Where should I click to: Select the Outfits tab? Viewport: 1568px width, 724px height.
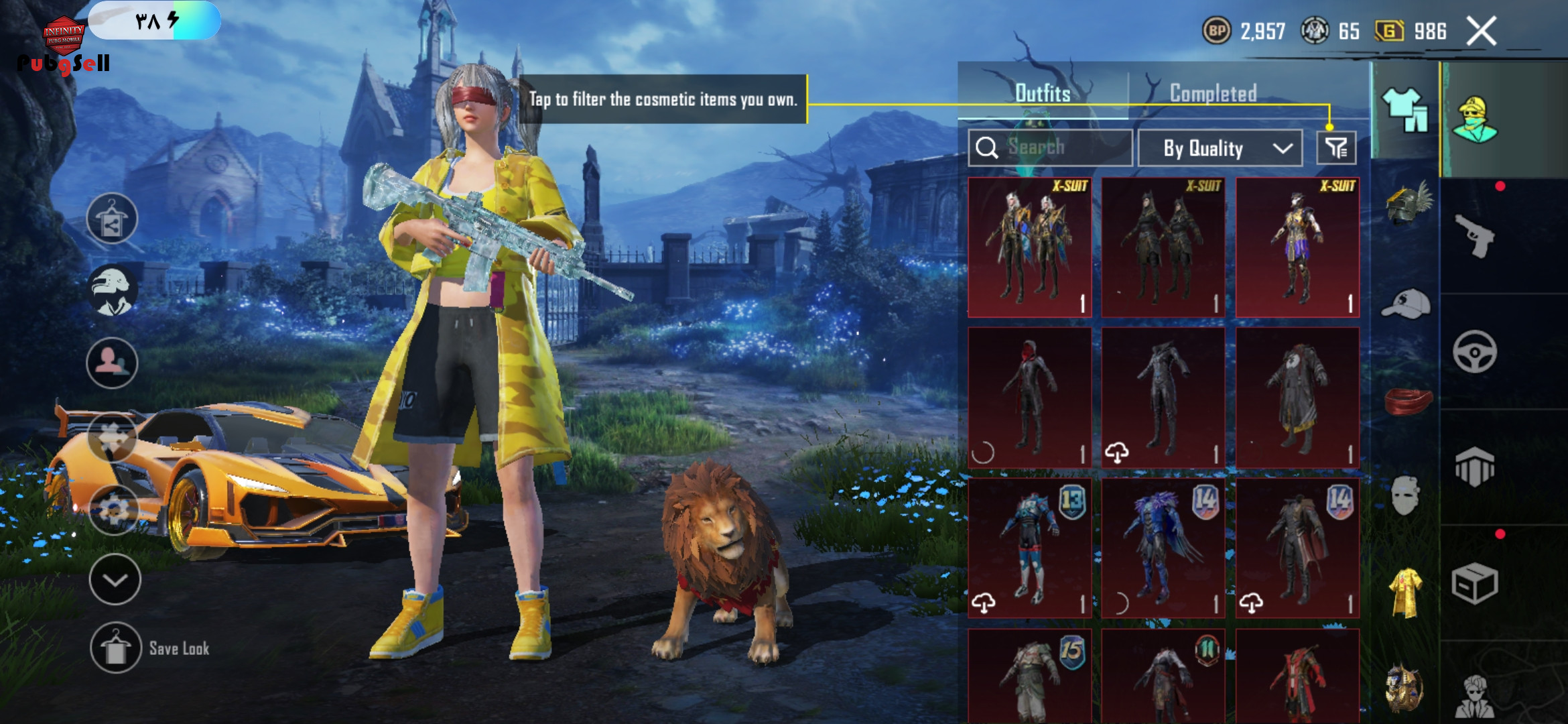tap(1043, 93)
